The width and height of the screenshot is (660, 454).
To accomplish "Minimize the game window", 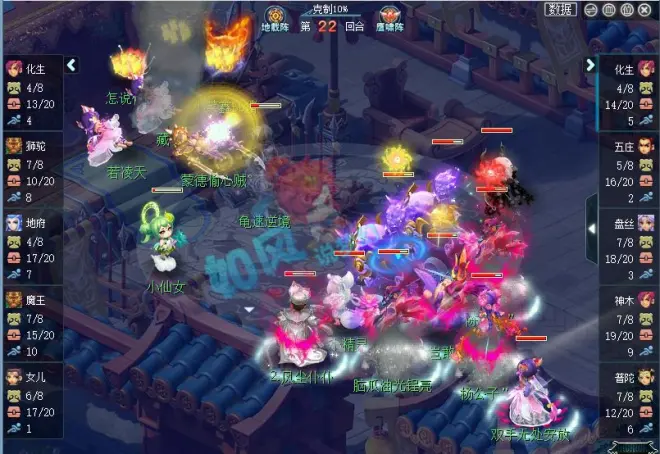I will pyautogui.click(x=592, y=9).
